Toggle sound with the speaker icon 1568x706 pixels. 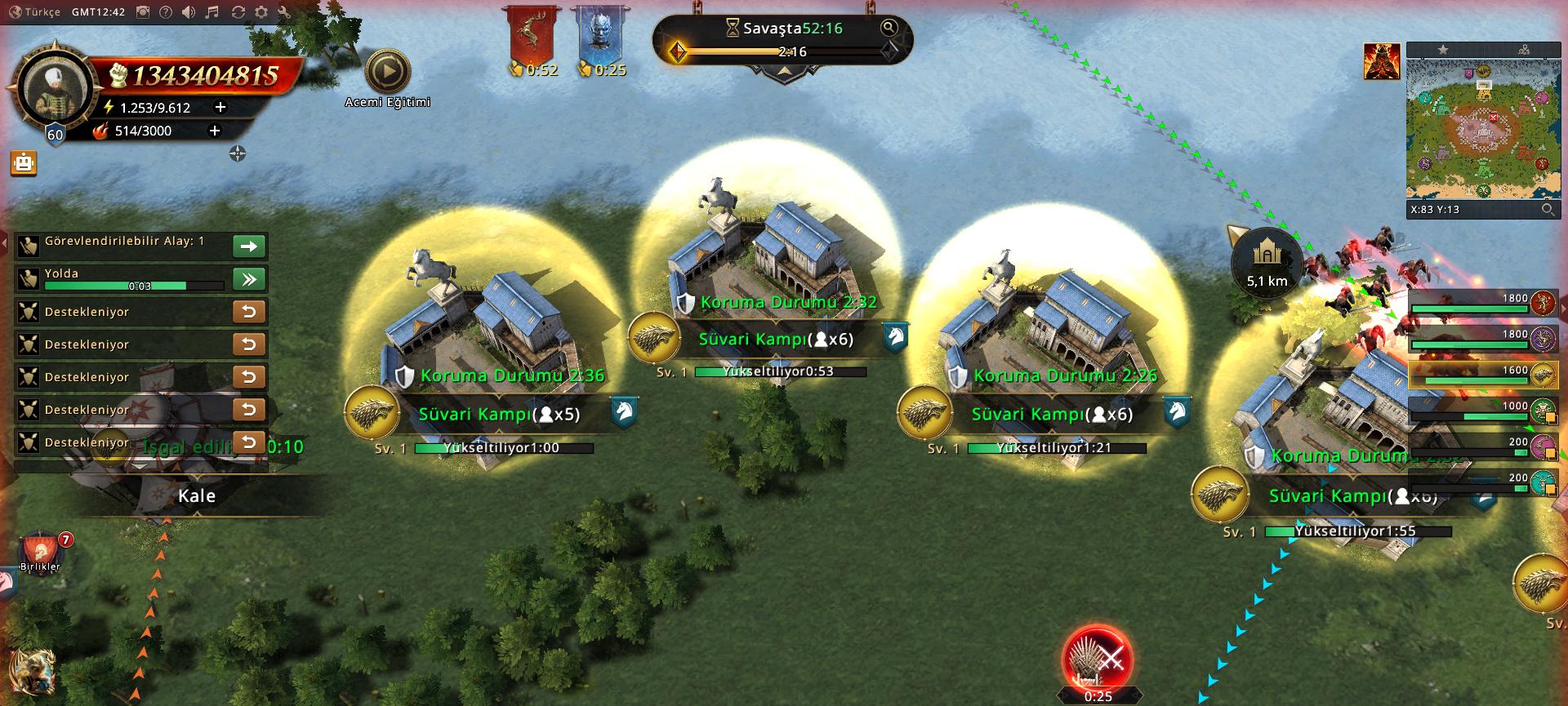189,12
